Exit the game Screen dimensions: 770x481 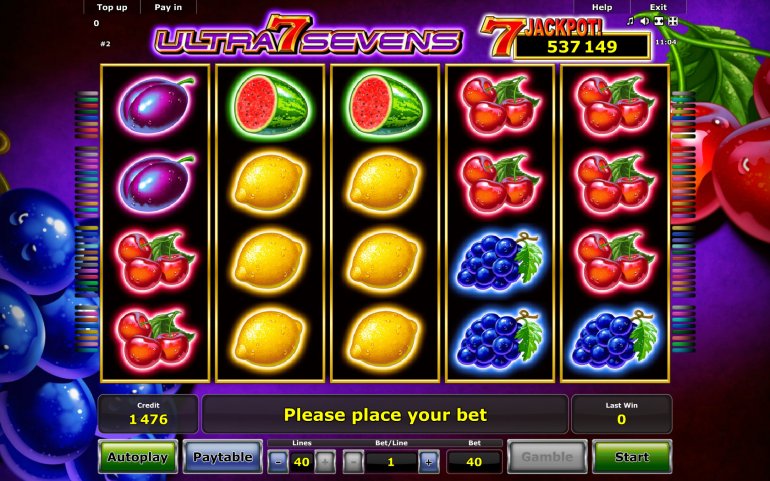(657, 7)
